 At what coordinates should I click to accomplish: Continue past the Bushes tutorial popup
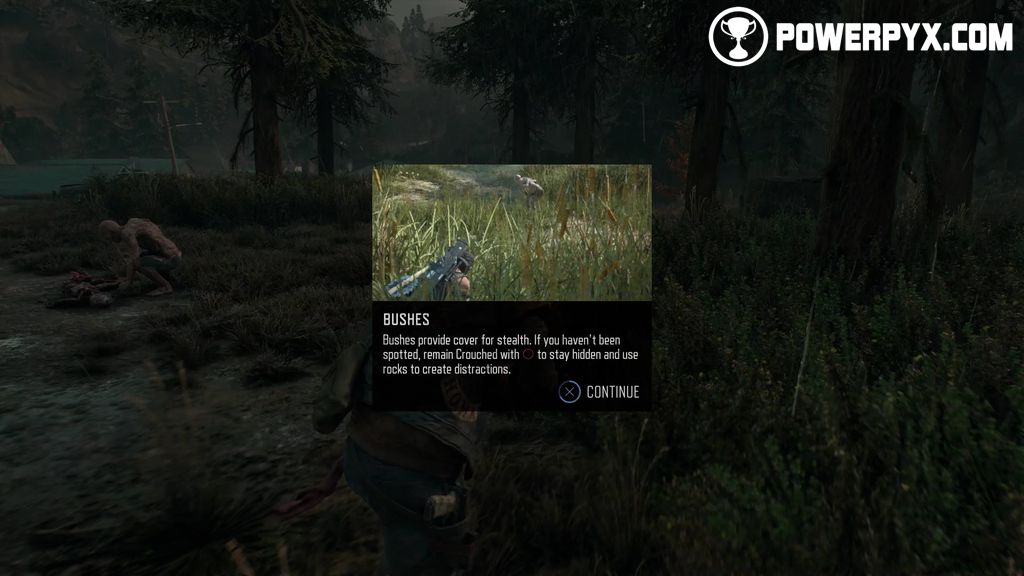pos(599,392)
